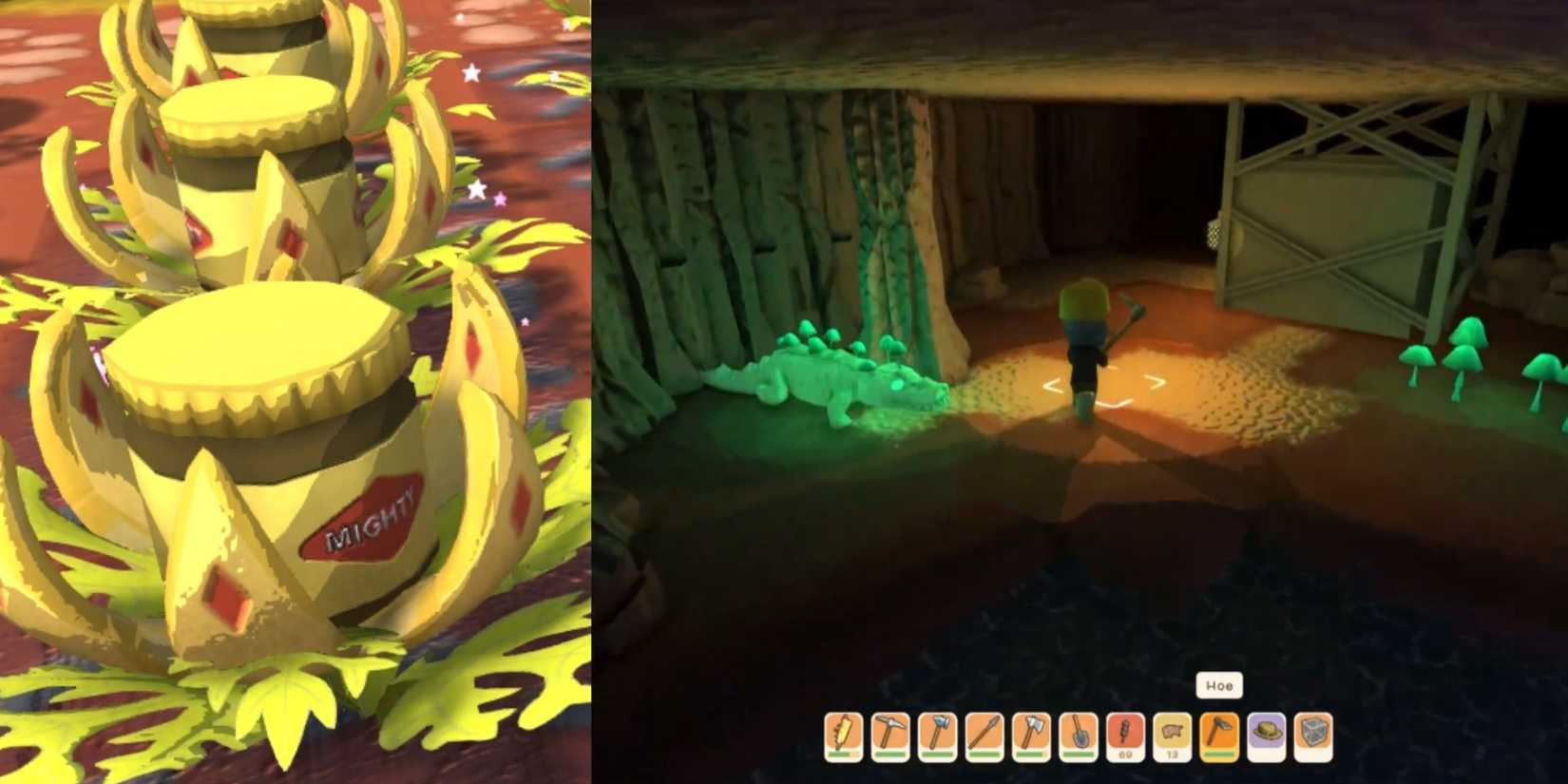
Task: Select the currently highlighted Hoe slot
Action: 1221,732
